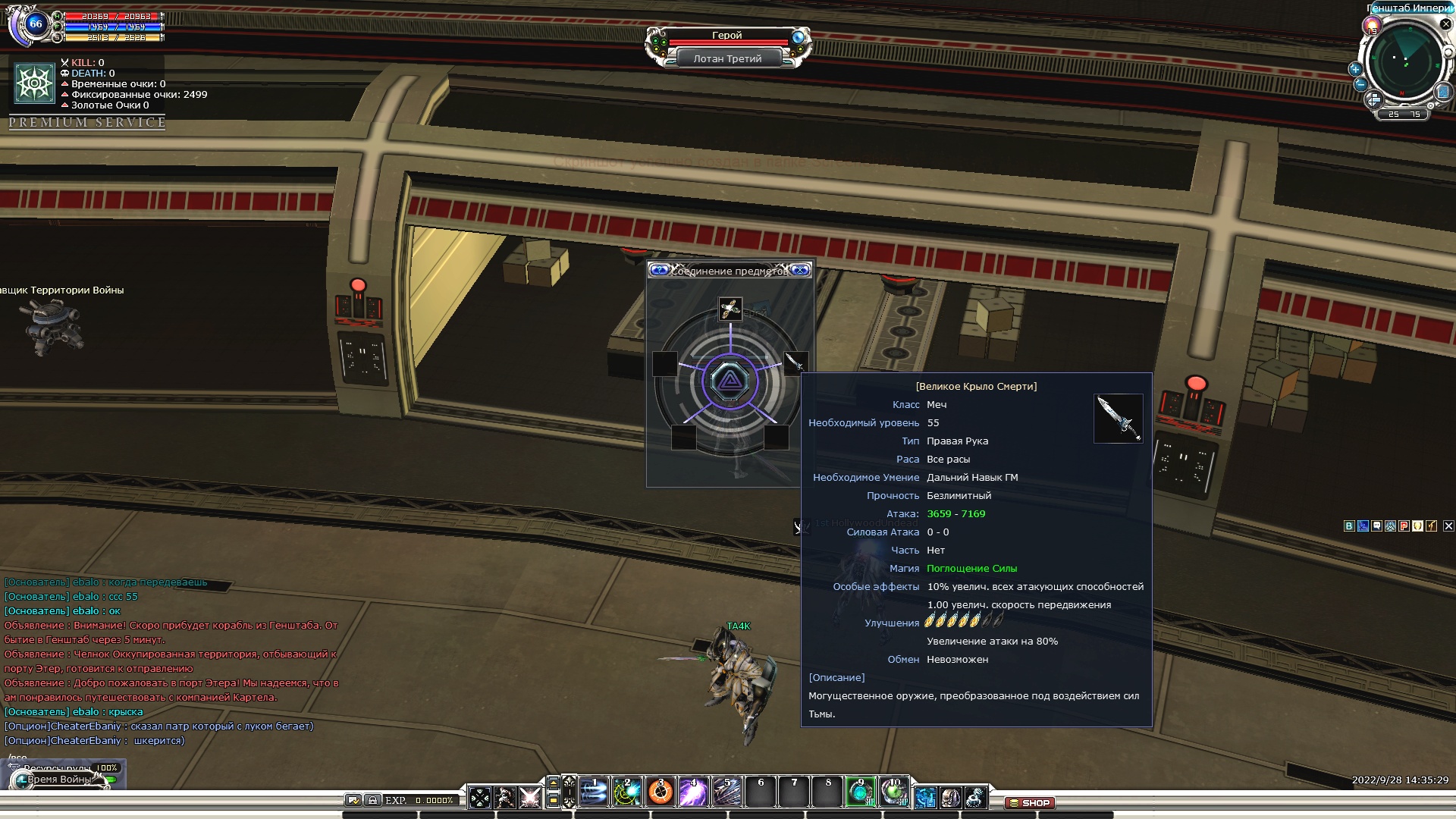
Task: Close the item combination window
Action: (x=800, y=270)
